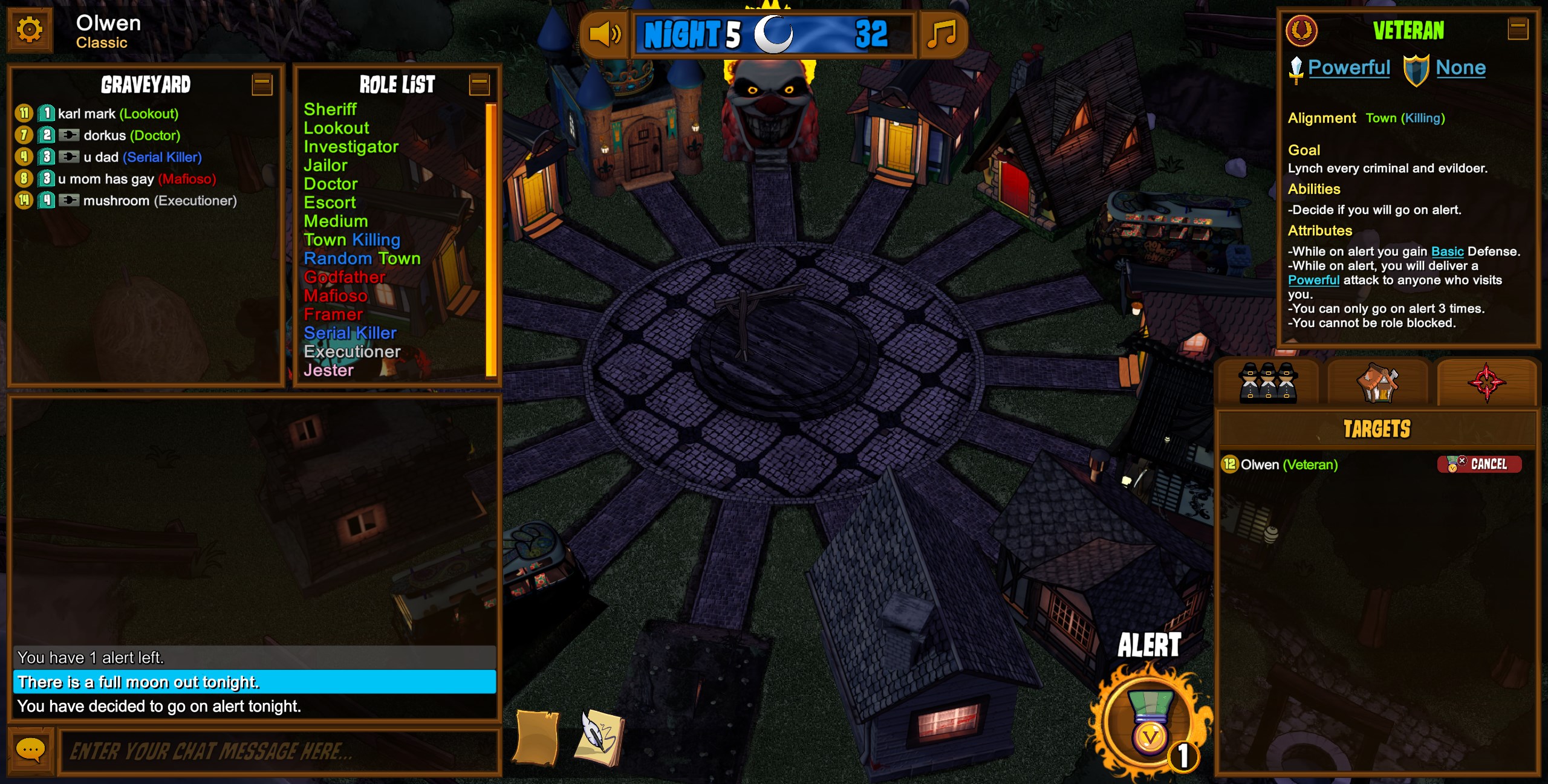Open the None defense link

pos(1460,68)
